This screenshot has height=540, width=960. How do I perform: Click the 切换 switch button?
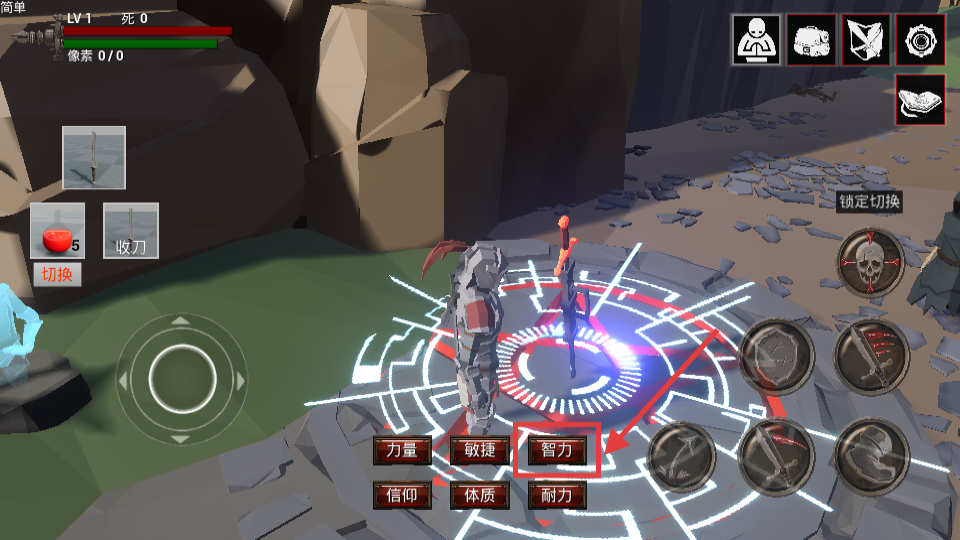click(x=57, y=274)
